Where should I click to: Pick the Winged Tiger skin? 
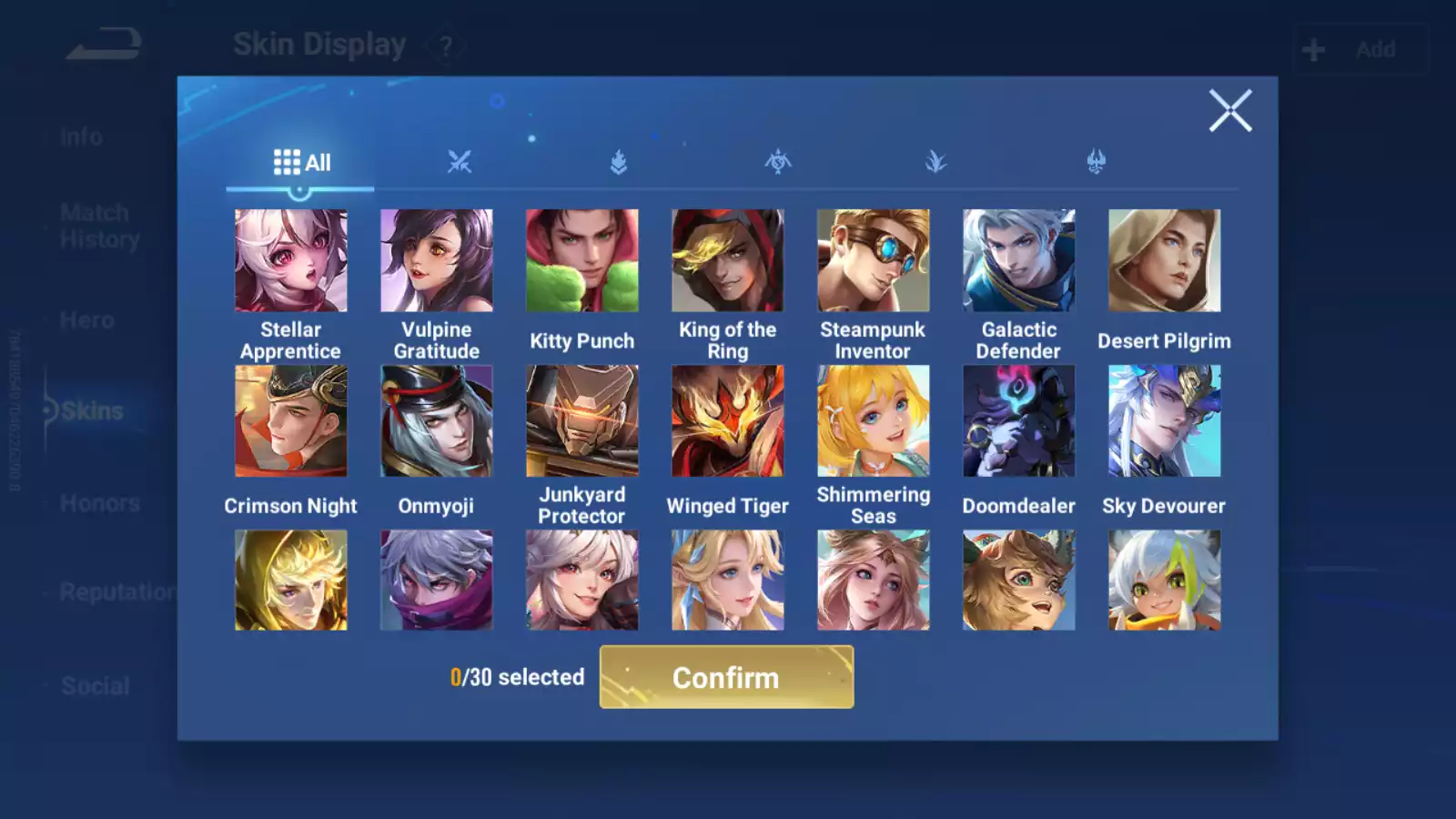728,421
